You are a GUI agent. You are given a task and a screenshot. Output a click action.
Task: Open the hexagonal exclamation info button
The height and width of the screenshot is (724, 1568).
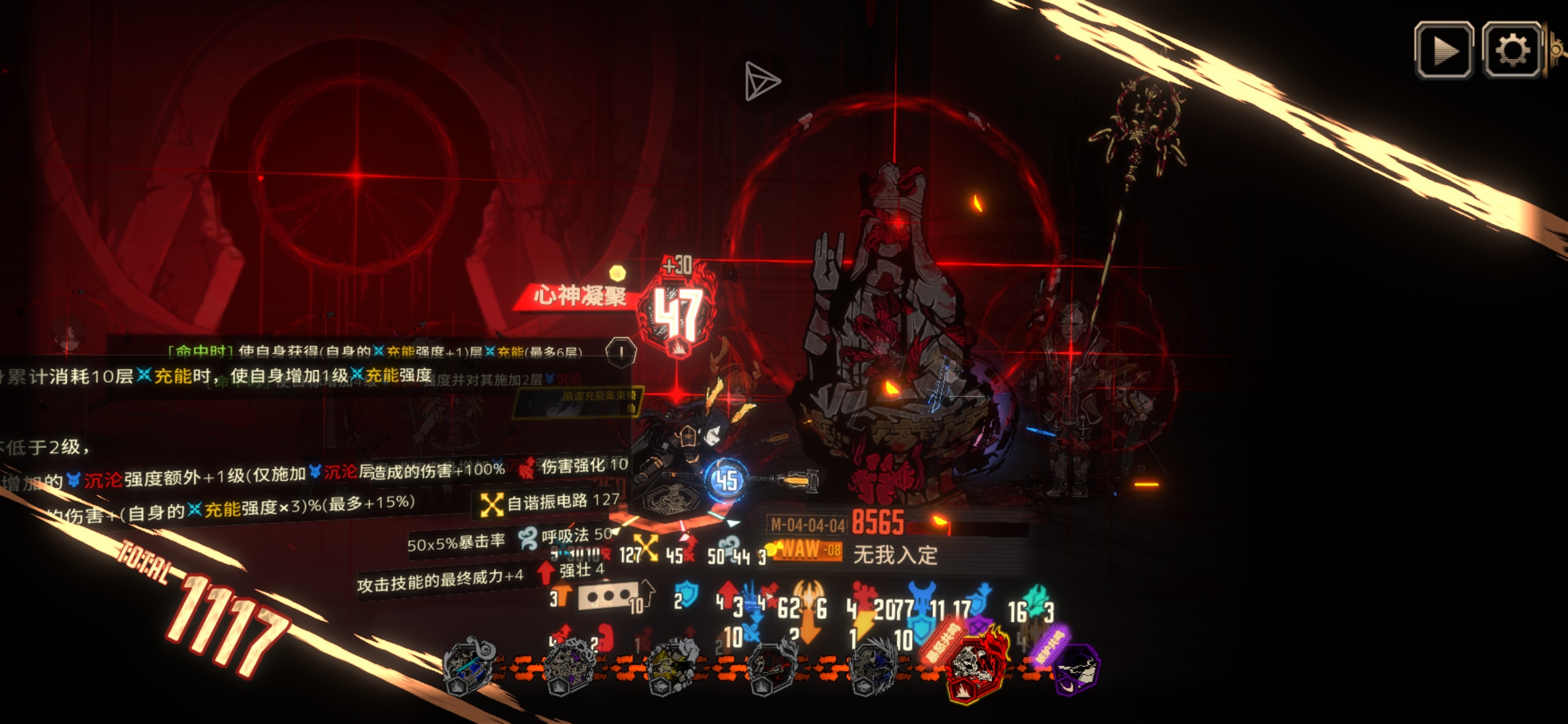[621, 351]
